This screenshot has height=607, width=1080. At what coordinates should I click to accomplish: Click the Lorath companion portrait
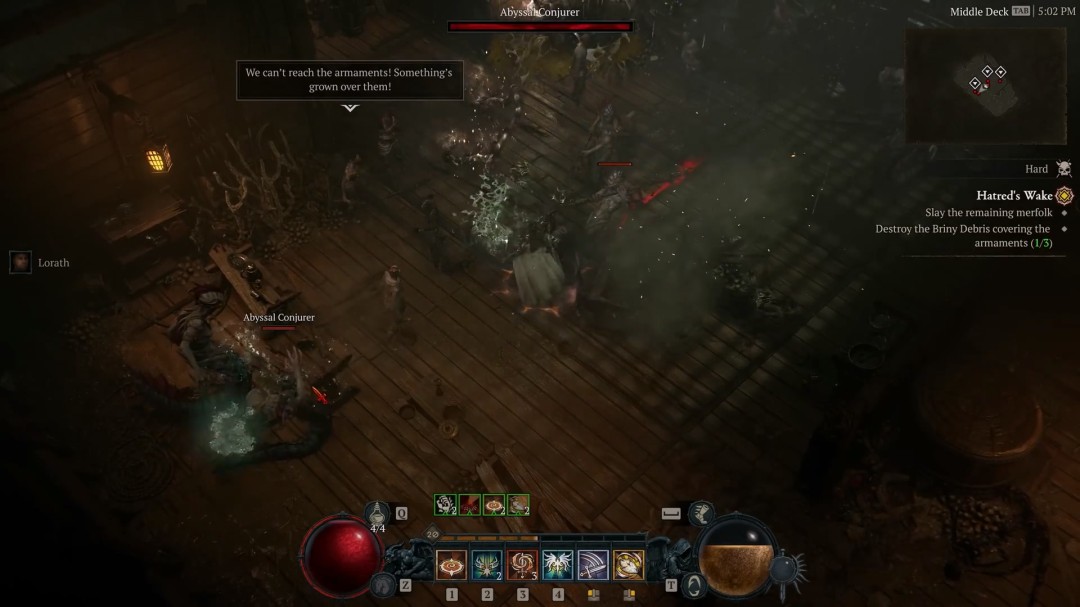point(20,262)
